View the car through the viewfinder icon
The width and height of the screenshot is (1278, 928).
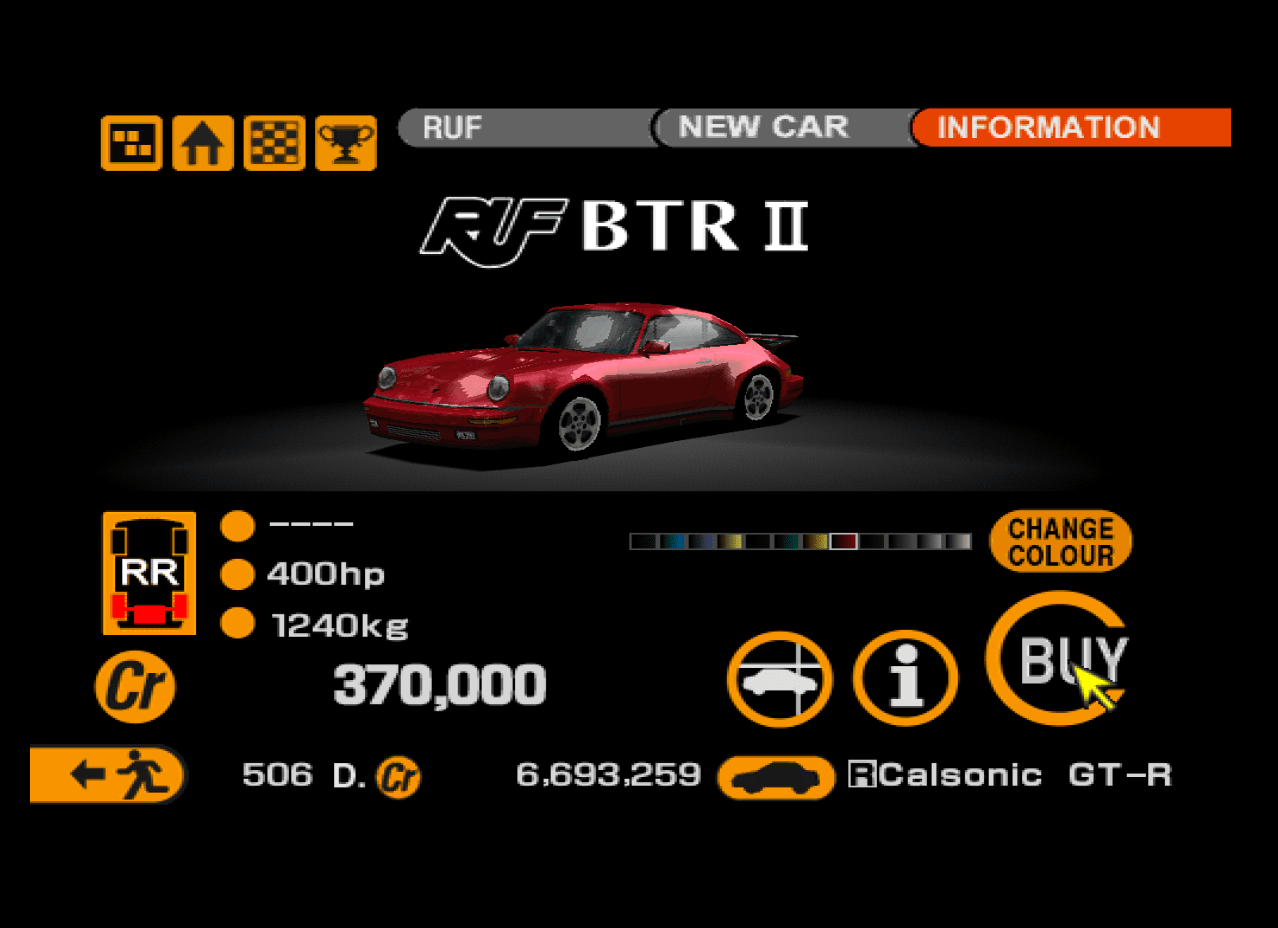(x=780, y=679)
